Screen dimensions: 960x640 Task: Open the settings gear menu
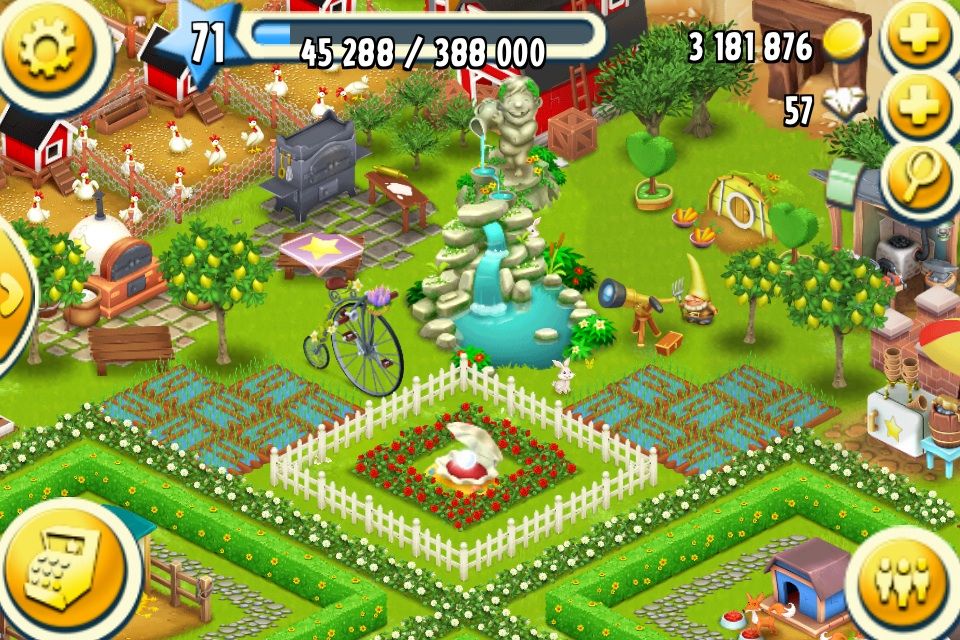click(x=48, y=48)
